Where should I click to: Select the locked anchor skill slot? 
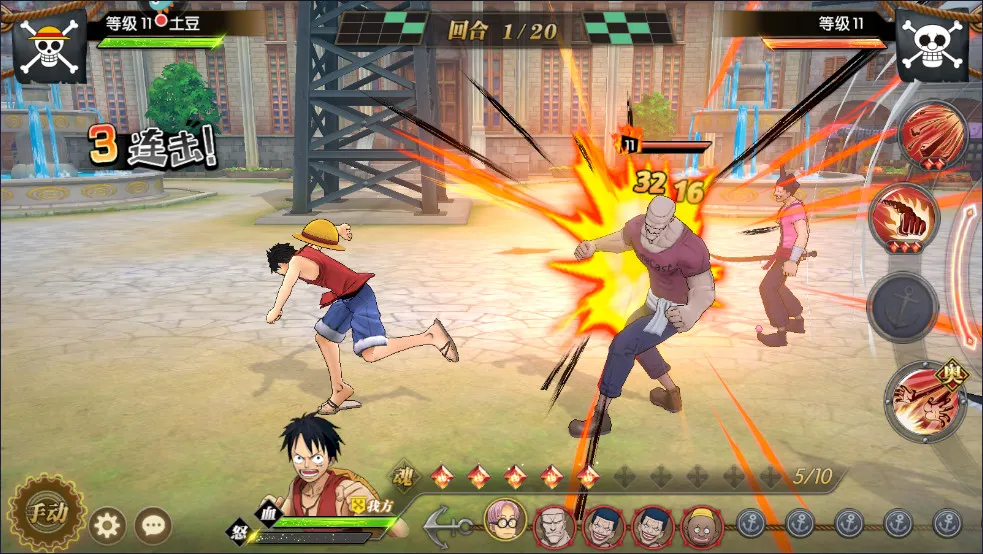902,307
